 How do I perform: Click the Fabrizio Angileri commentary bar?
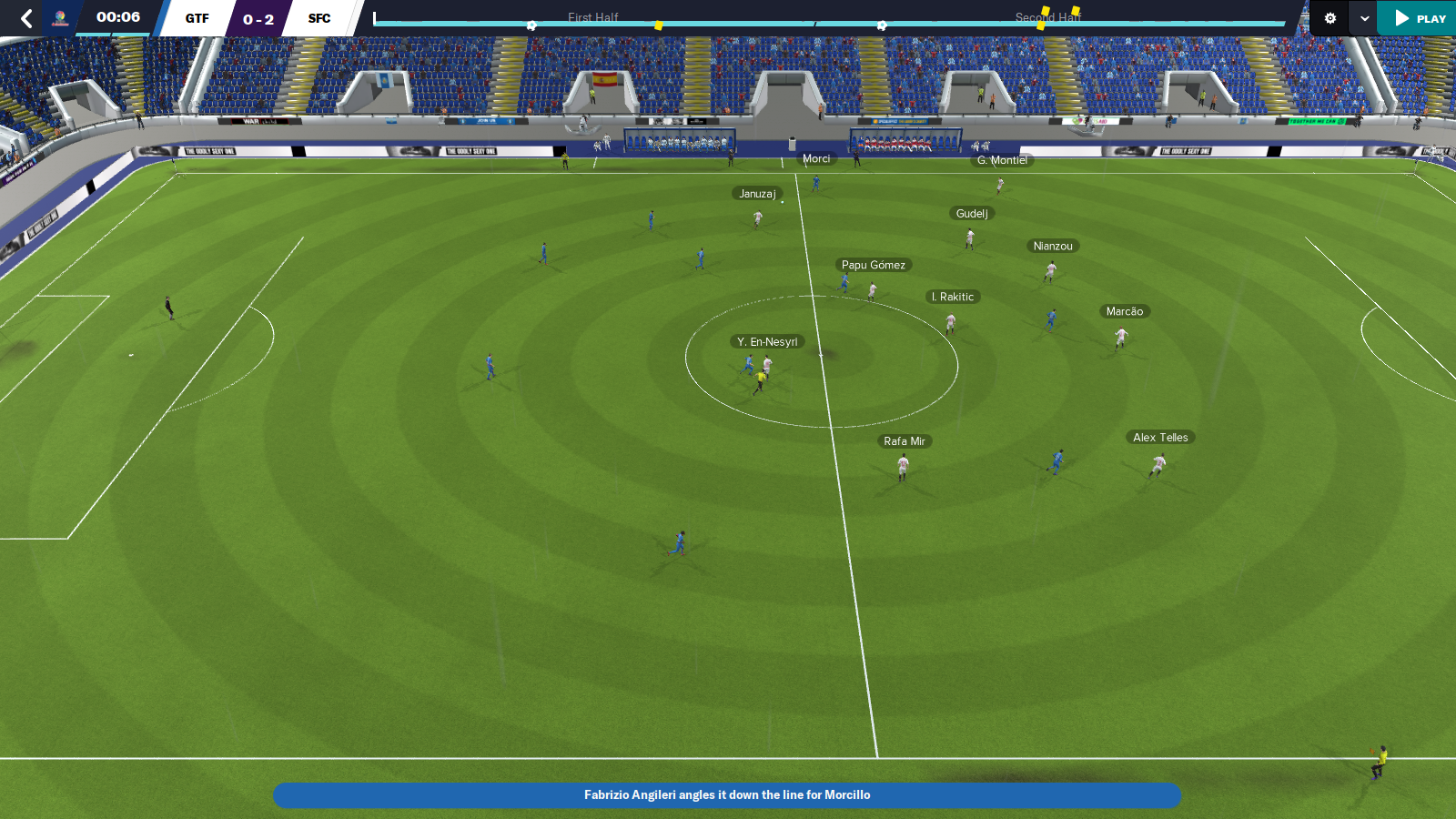coord(728,794)
